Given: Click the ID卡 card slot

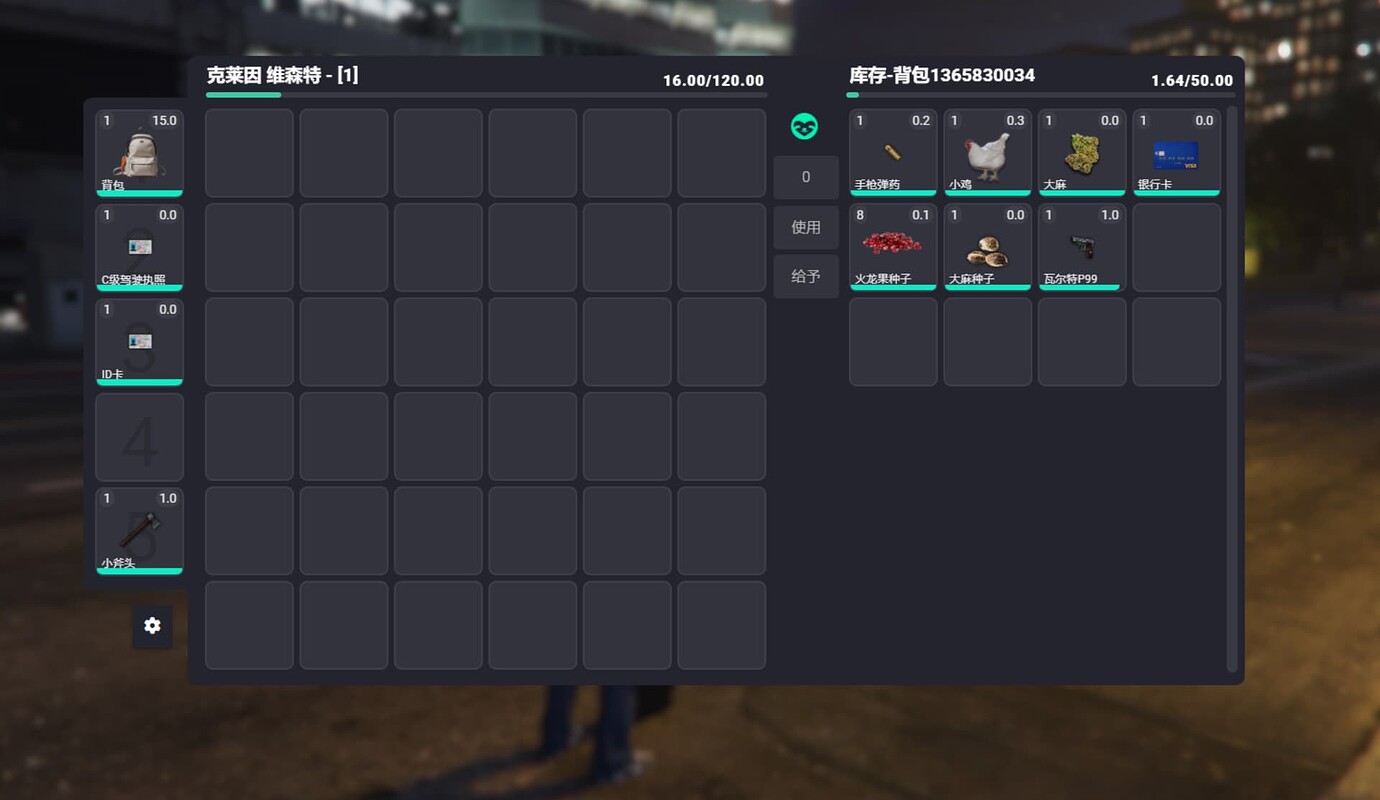Looking at the screenshot, I should [x=139, y=341].
